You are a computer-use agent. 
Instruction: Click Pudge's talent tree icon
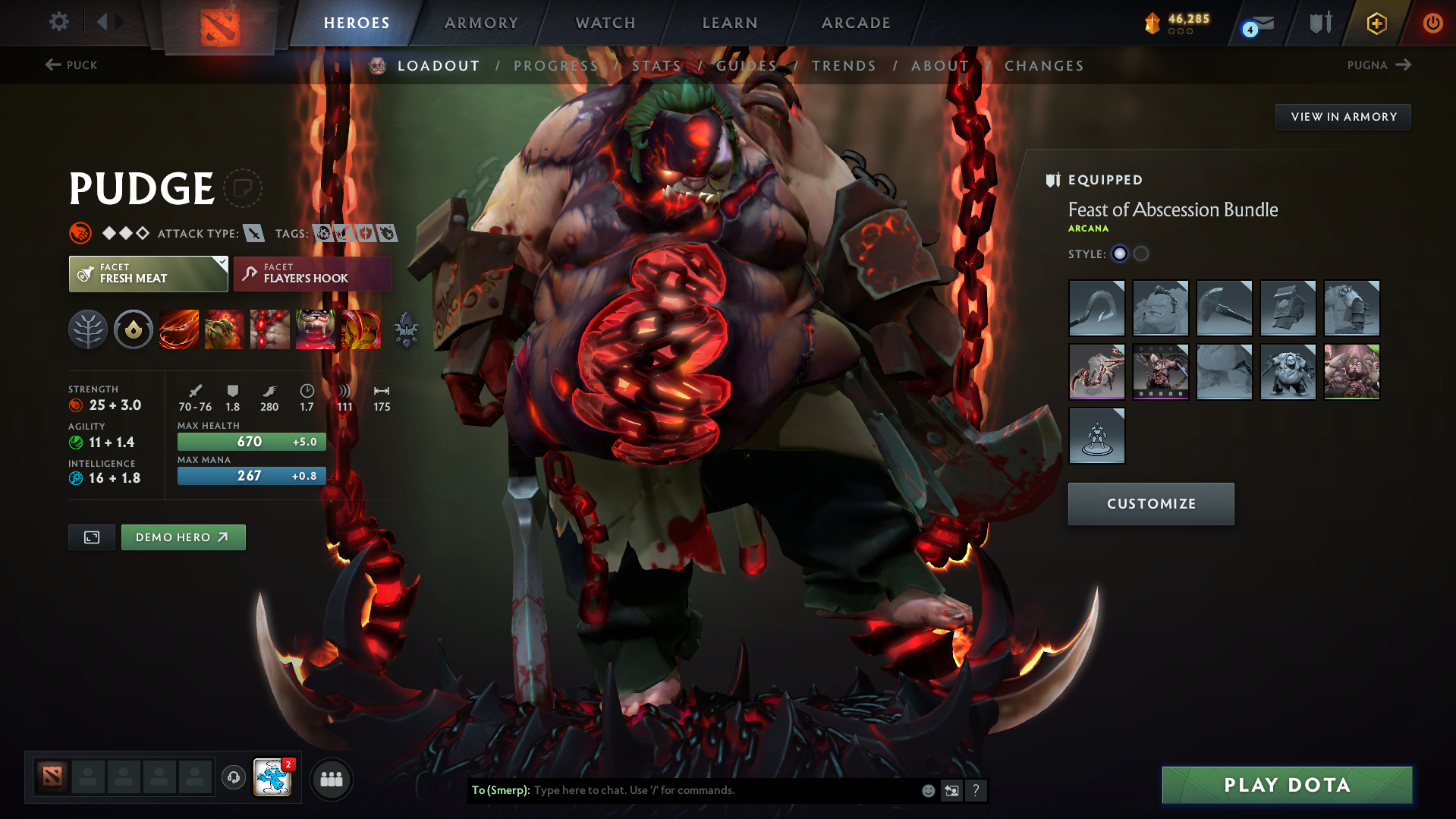(x=87, y=329)
